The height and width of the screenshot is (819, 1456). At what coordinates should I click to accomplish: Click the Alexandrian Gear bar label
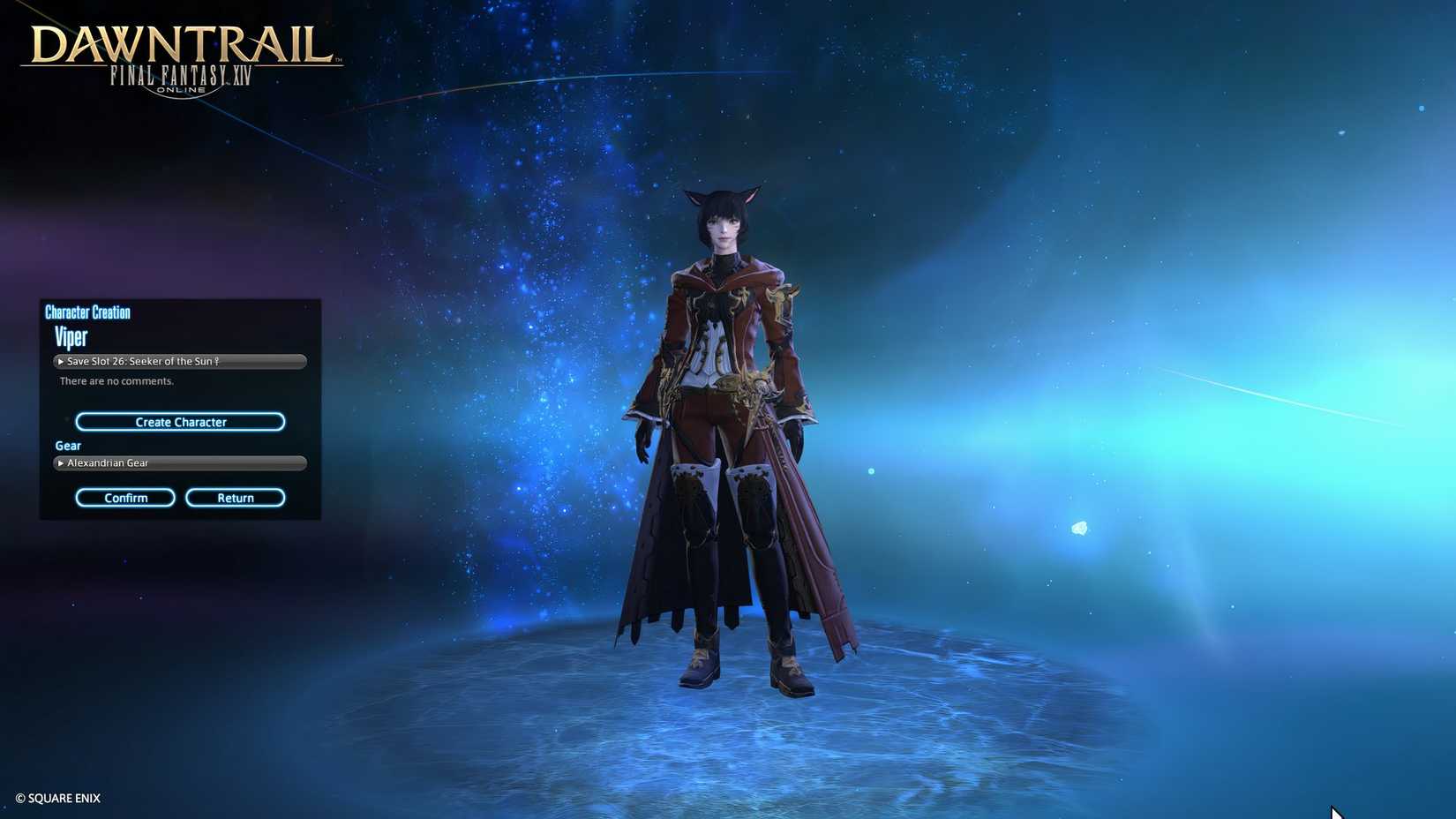click(x=108, y=462)
